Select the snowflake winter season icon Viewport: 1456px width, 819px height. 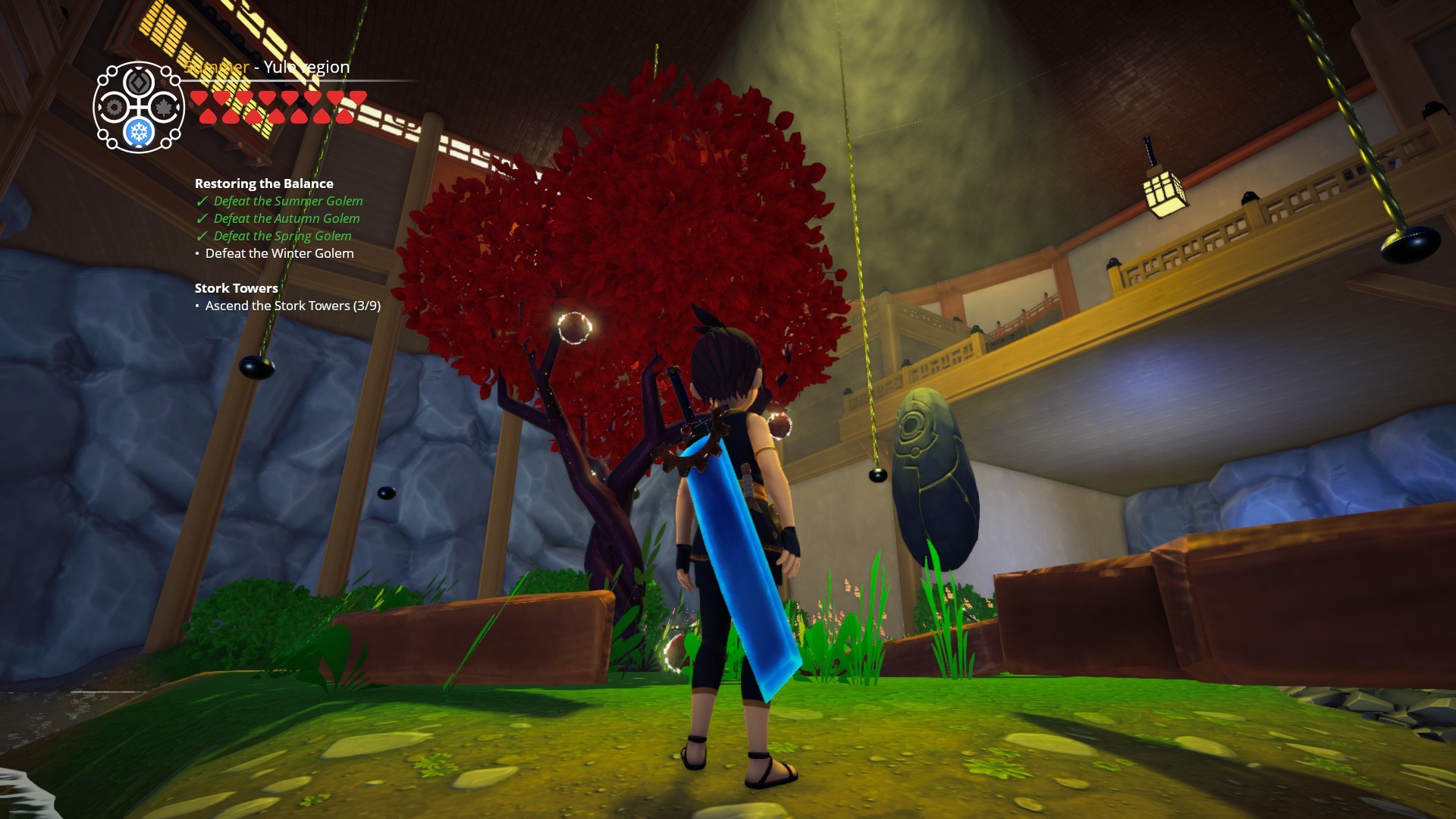[139, 133]
